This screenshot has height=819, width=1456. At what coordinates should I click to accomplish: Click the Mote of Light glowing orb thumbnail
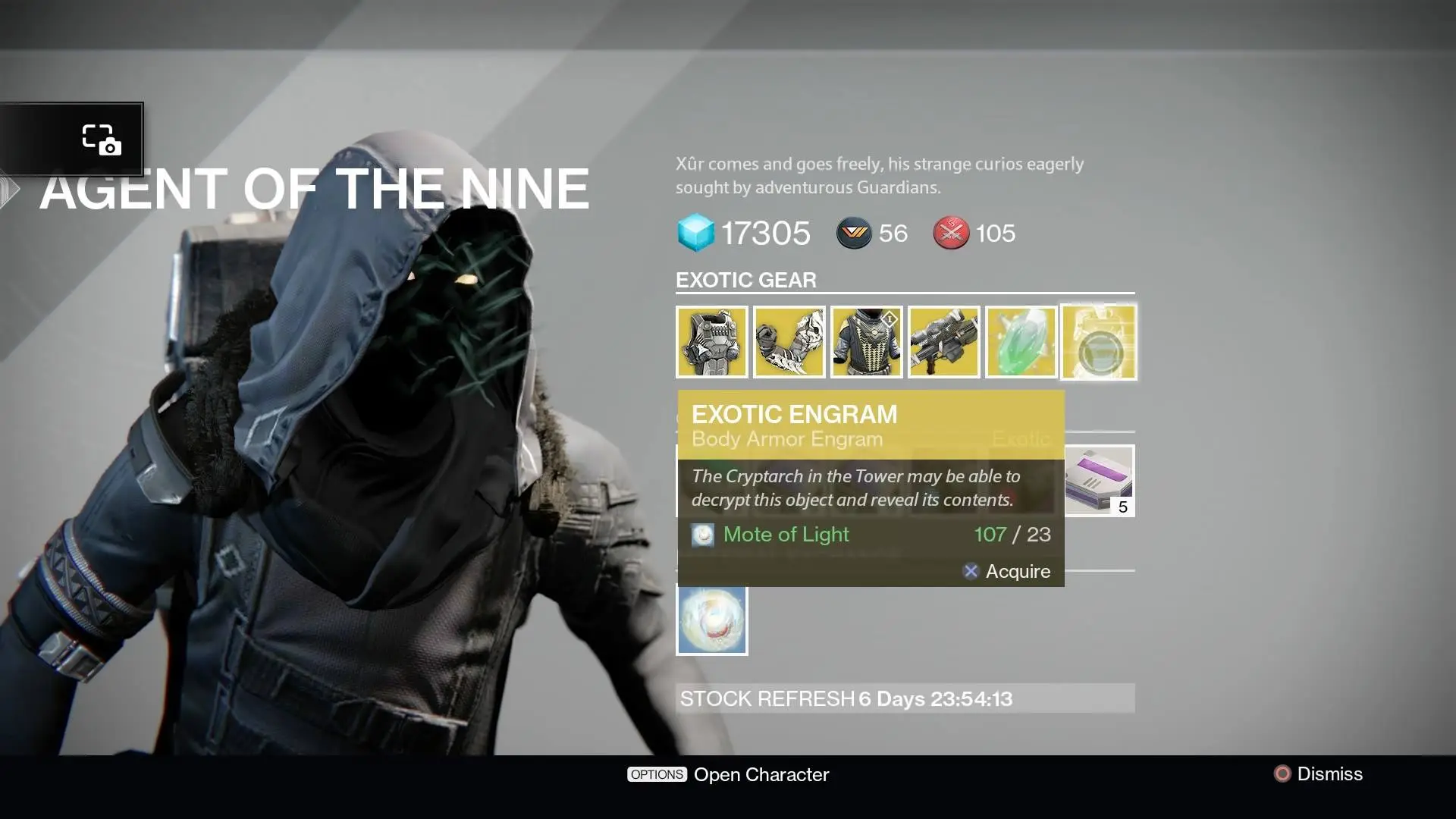pyautogui.click(x=712, y=620)
